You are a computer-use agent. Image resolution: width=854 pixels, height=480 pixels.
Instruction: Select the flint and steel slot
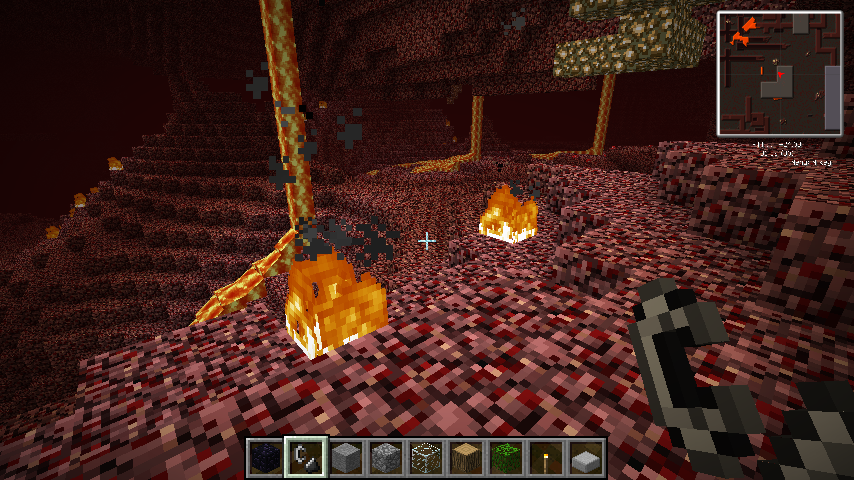pos(305,458)
